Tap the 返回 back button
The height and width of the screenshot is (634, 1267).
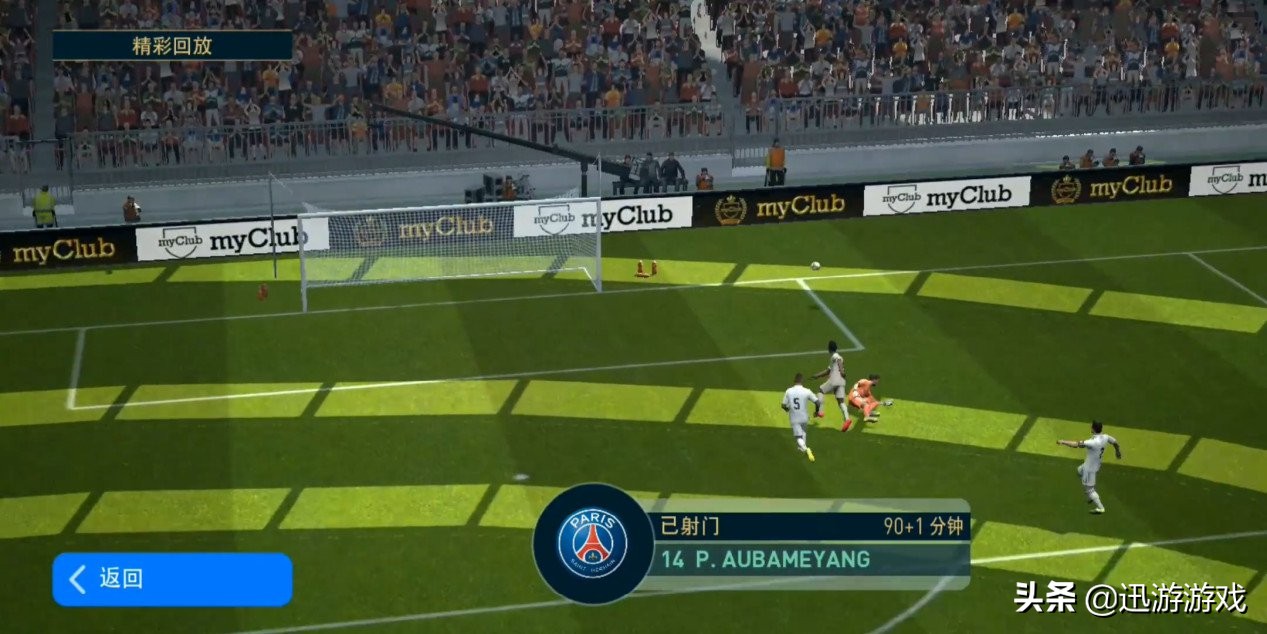(x=171, y=579)
